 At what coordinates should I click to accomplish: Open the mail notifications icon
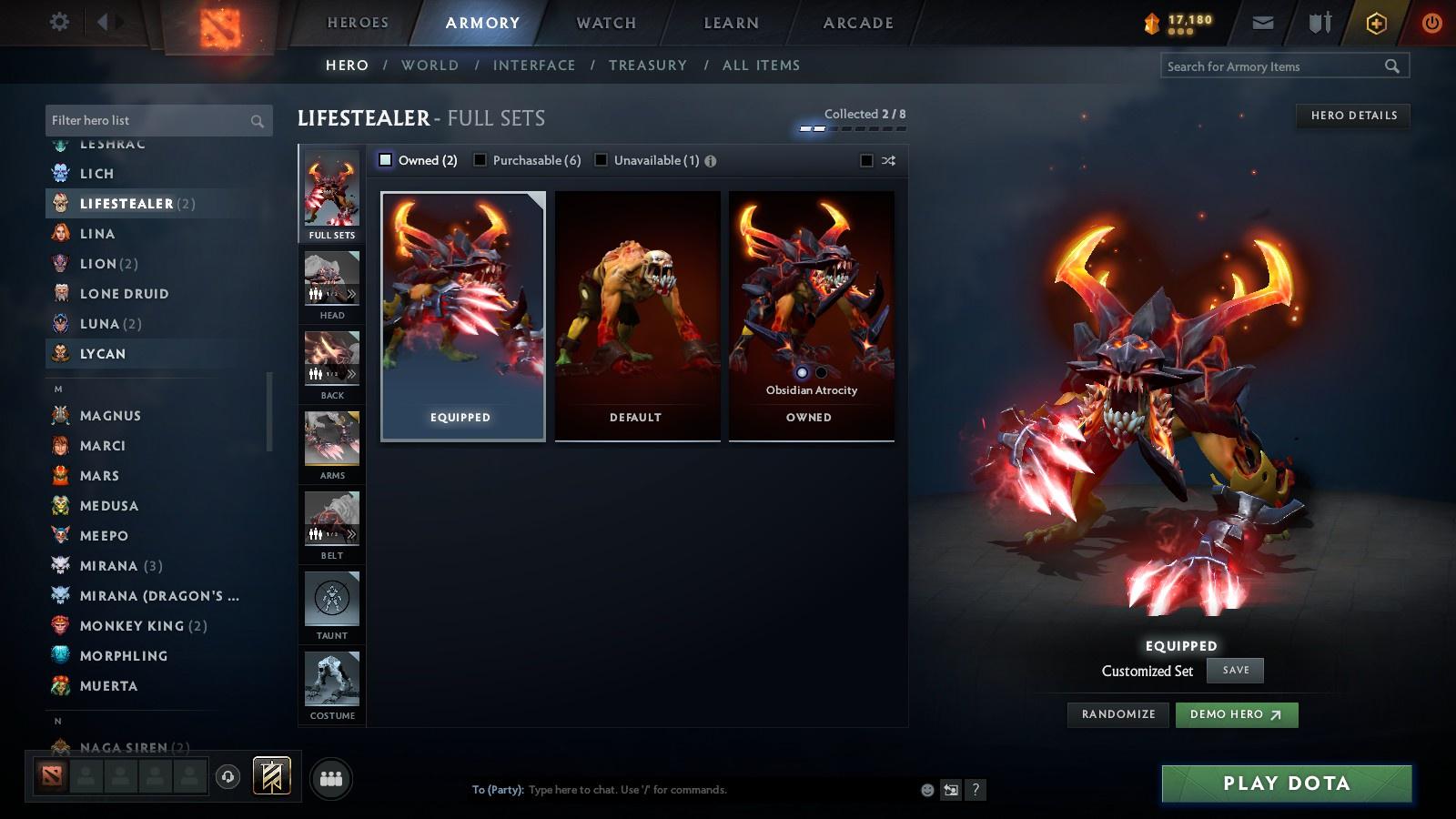click(1263, 22)
